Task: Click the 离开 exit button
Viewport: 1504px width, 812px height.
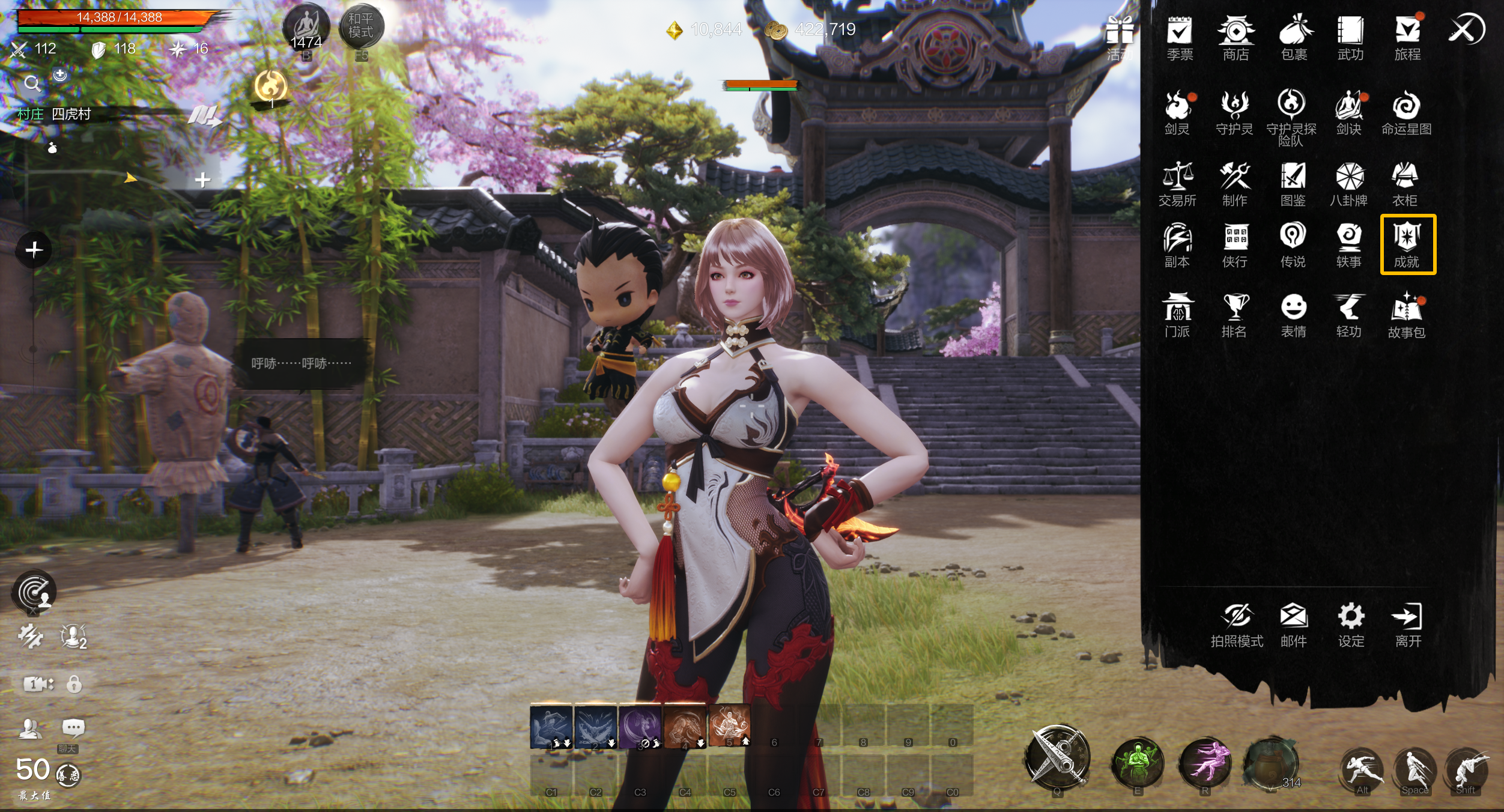Action: point(1407,625)
